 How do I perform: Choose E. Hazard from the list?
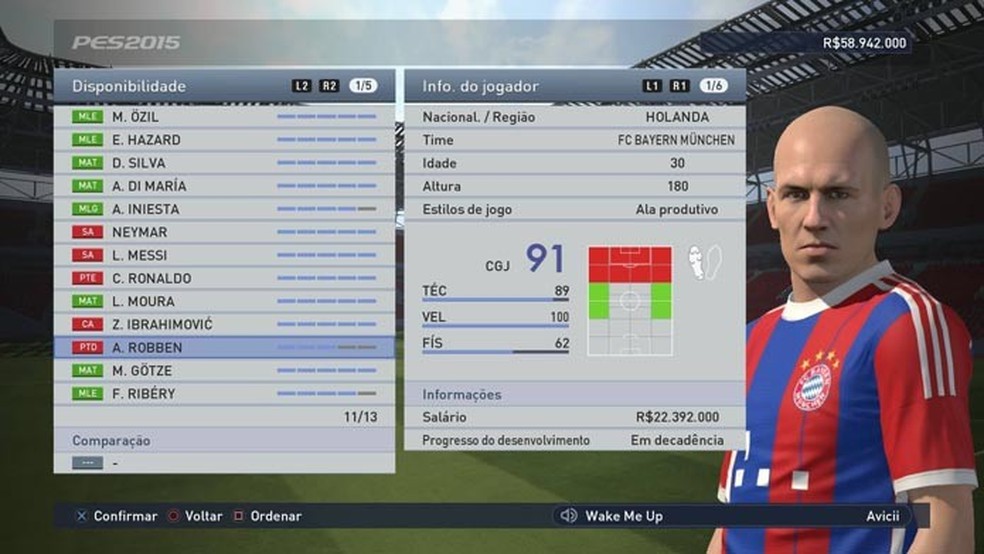(224, 140)
